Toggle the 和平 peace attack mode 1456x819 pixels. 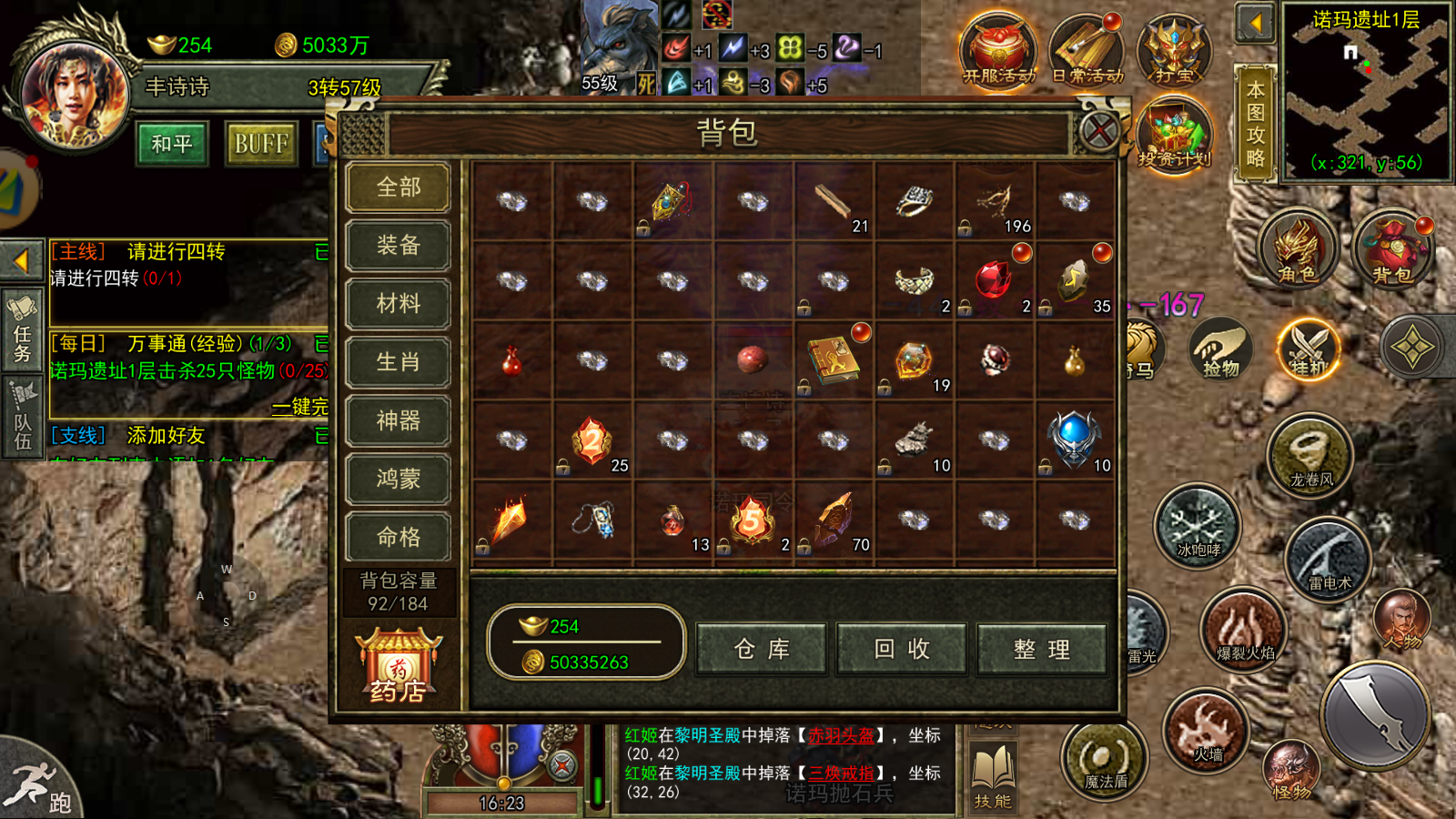172,144
